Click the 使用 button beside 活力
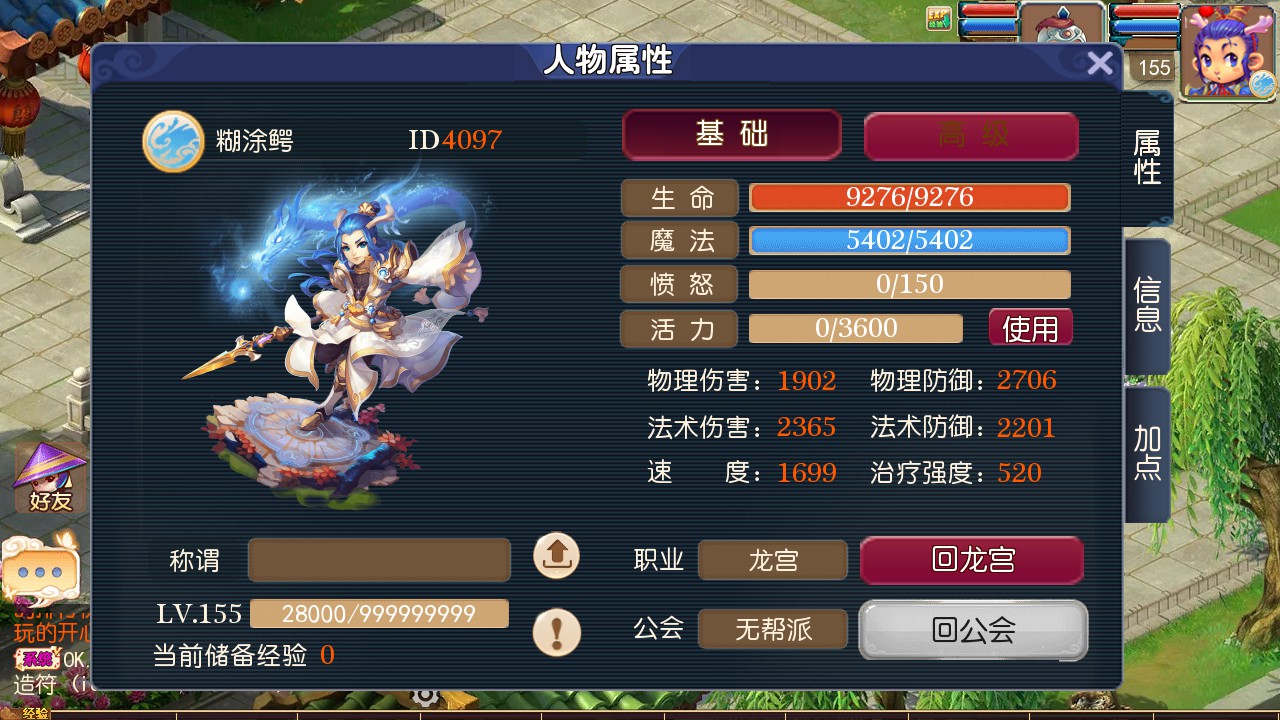The height and width of the screenshot is (720, 1280). [1030, 328]
